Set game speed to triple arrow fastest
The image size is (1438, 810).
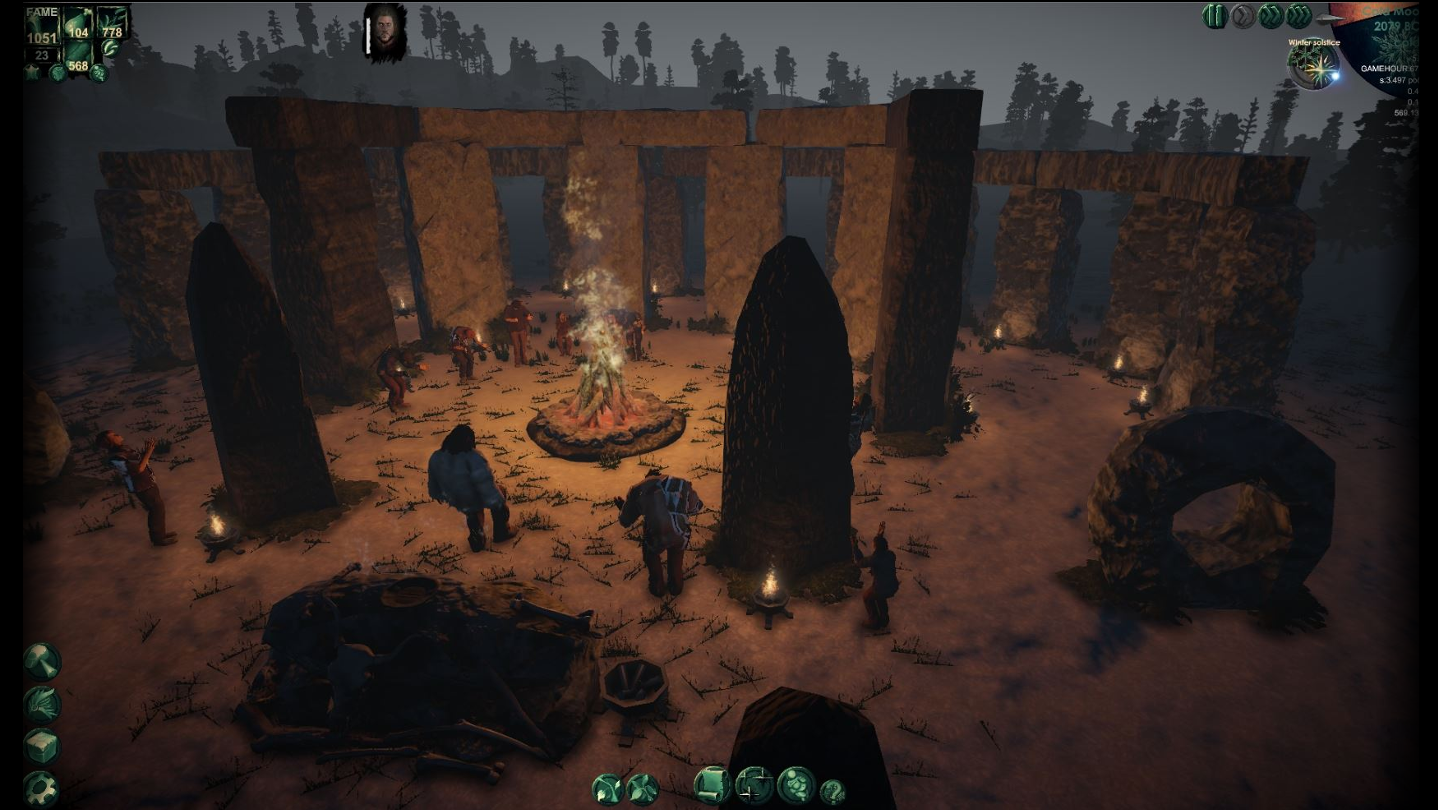pyautogui.click(x=1299, y=16)
